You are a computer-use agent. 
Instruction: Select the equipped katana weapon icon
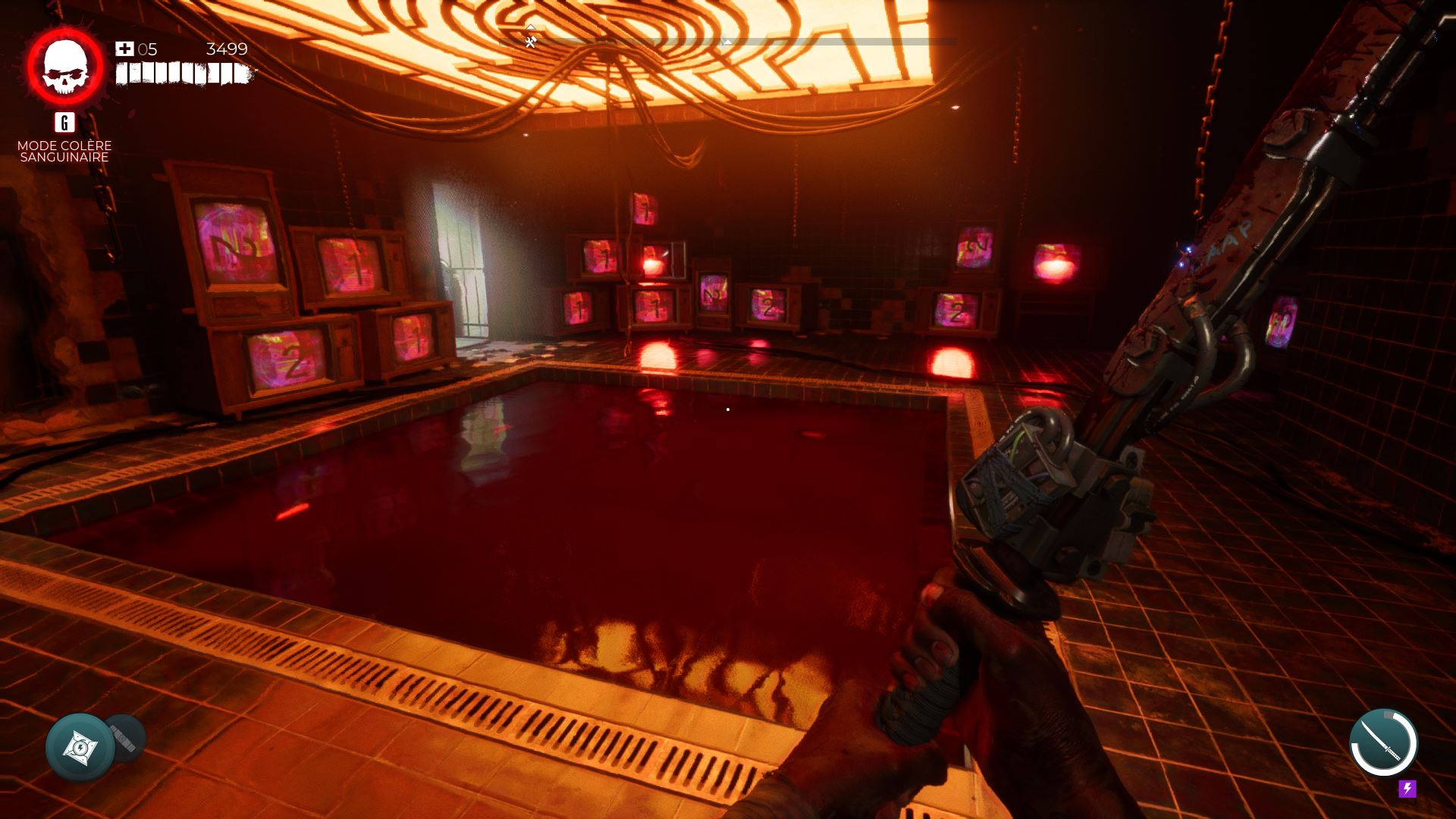coord(1383,743)
